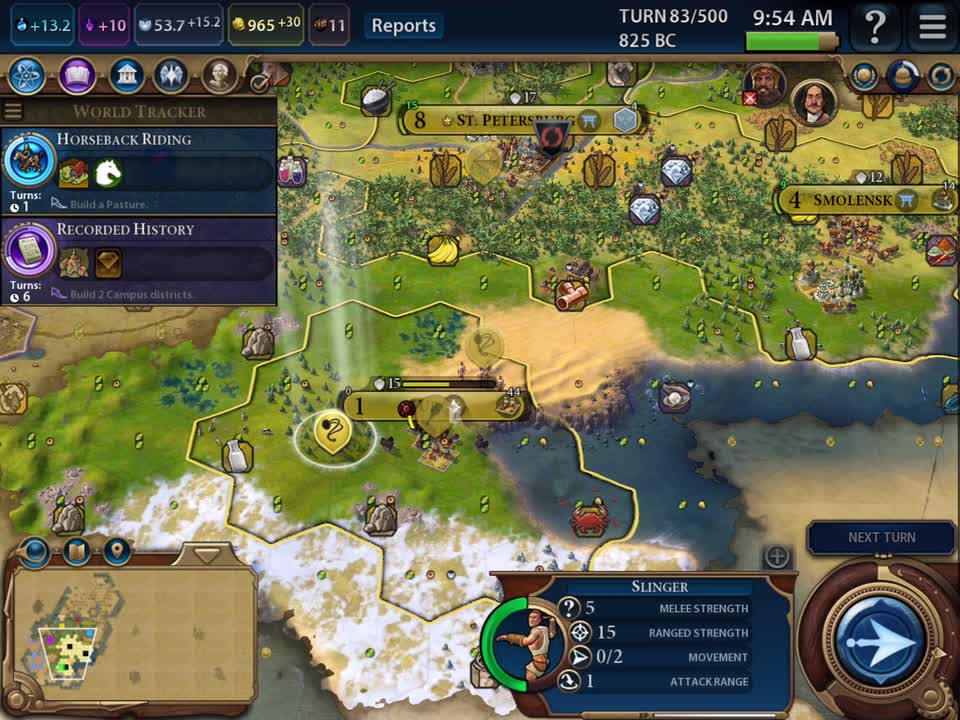Viewport: 960px width, 720px height.
Task: Open the government building icon
Action: point(126,75)
